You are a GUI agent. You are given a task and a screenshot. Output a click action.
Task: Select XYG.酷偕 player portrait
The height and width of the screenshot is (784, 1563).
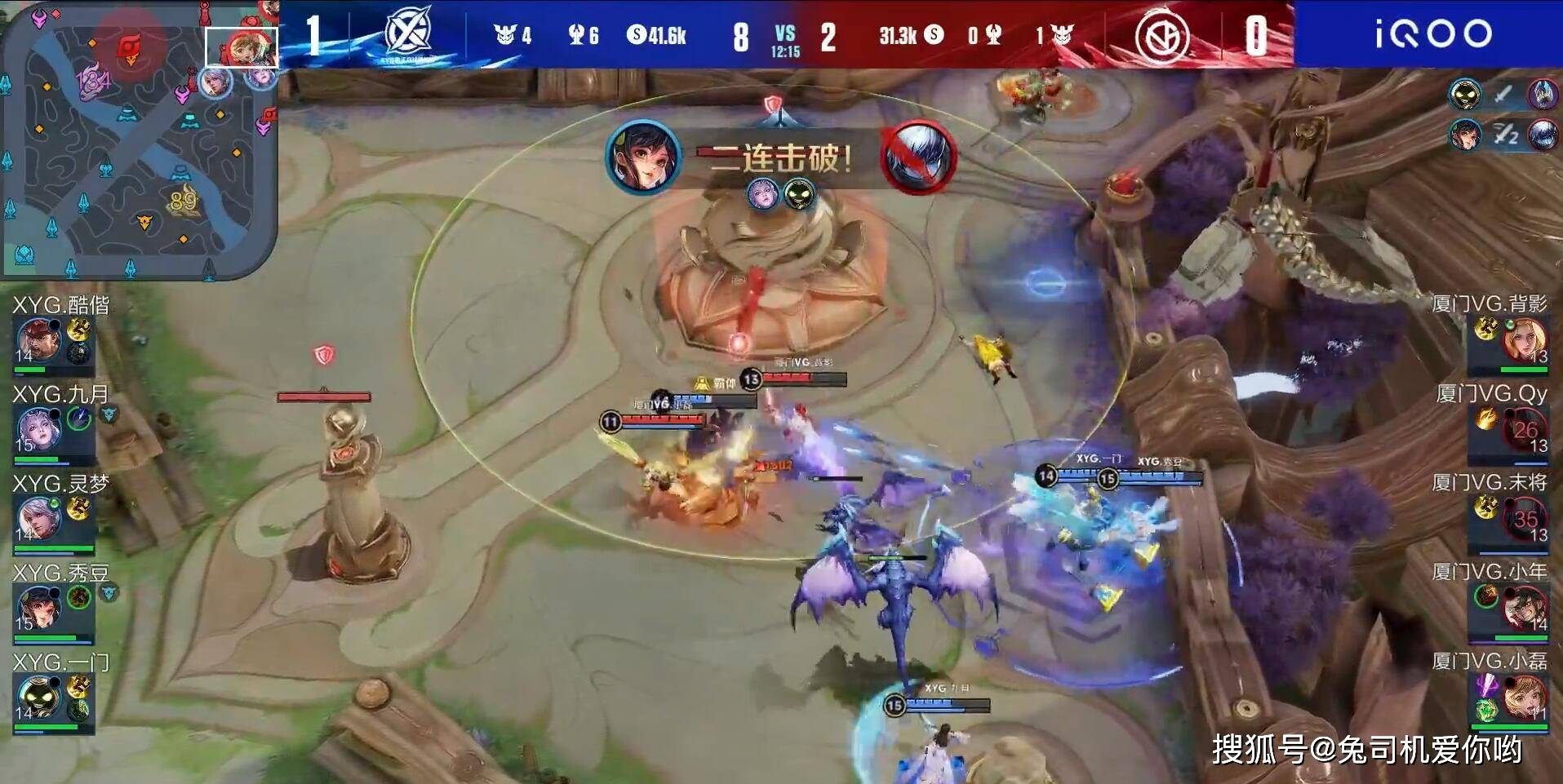[x=38, y=340]
